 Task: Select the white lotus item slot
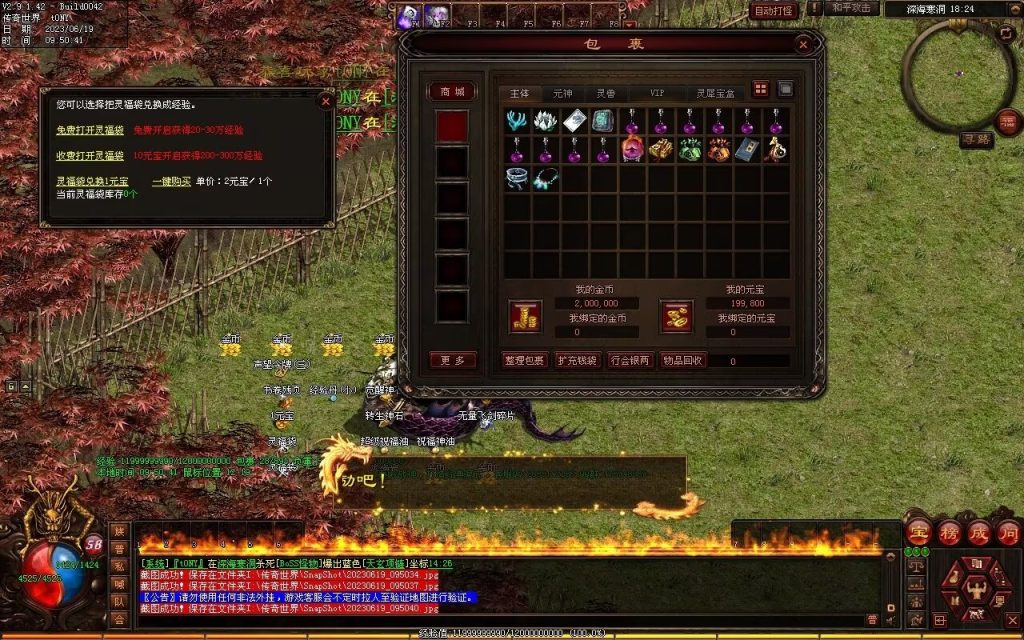545,121
